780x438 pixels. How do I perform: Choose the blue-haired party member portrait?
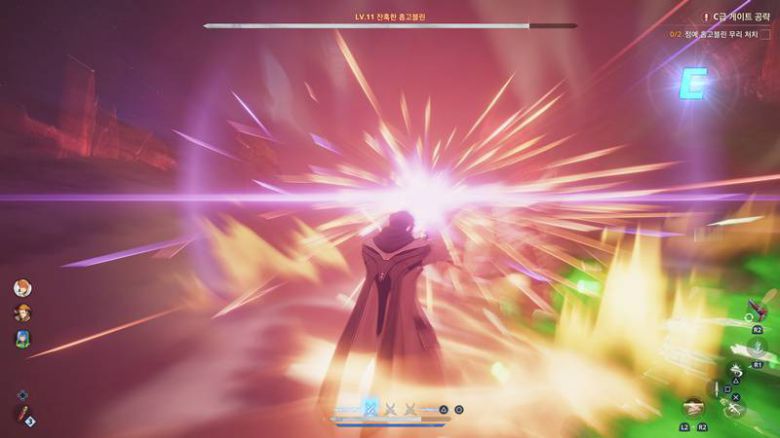[x=22, y=339]
